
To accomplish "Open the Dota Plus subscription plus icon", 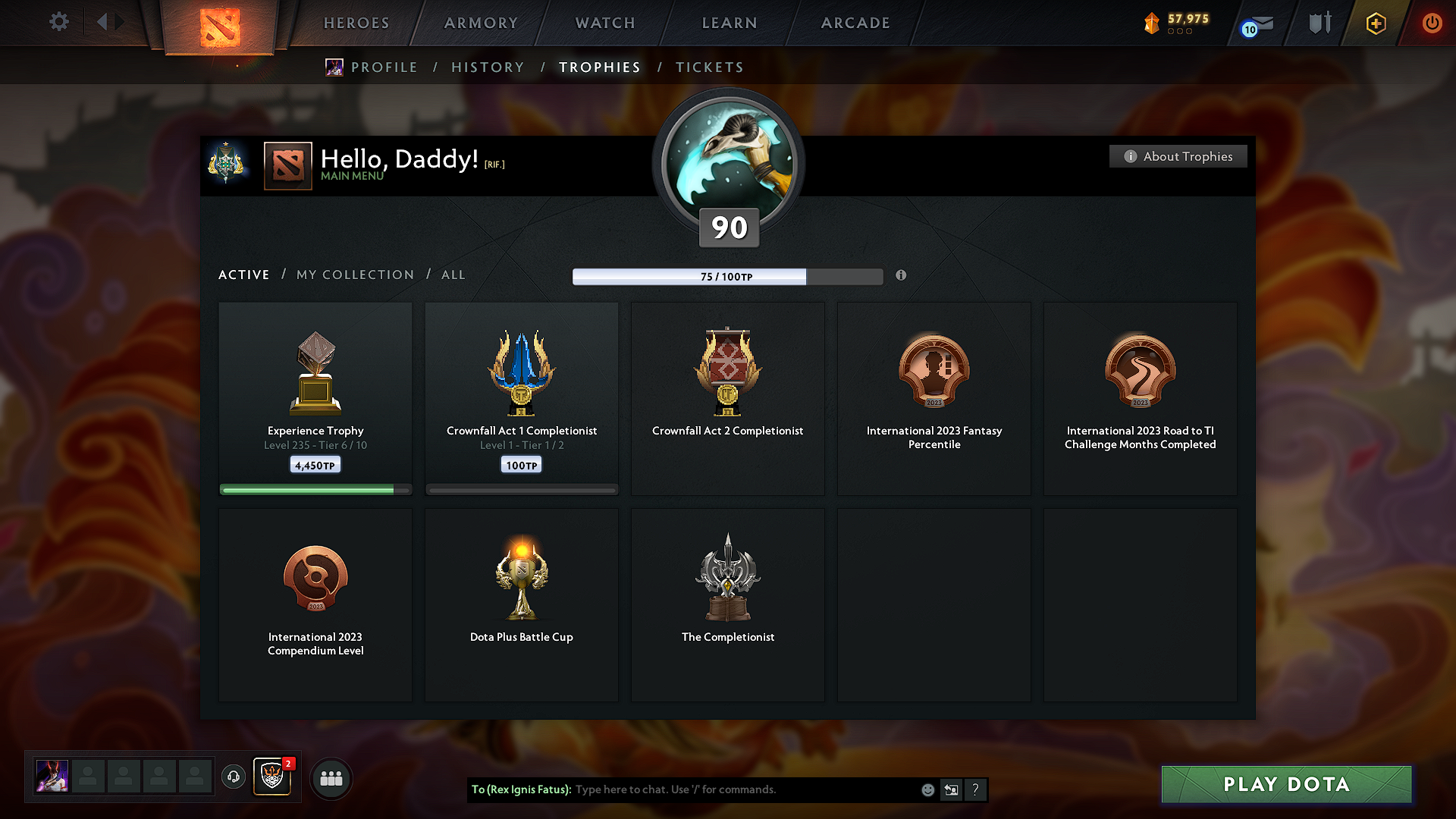I will [1375, 24].
